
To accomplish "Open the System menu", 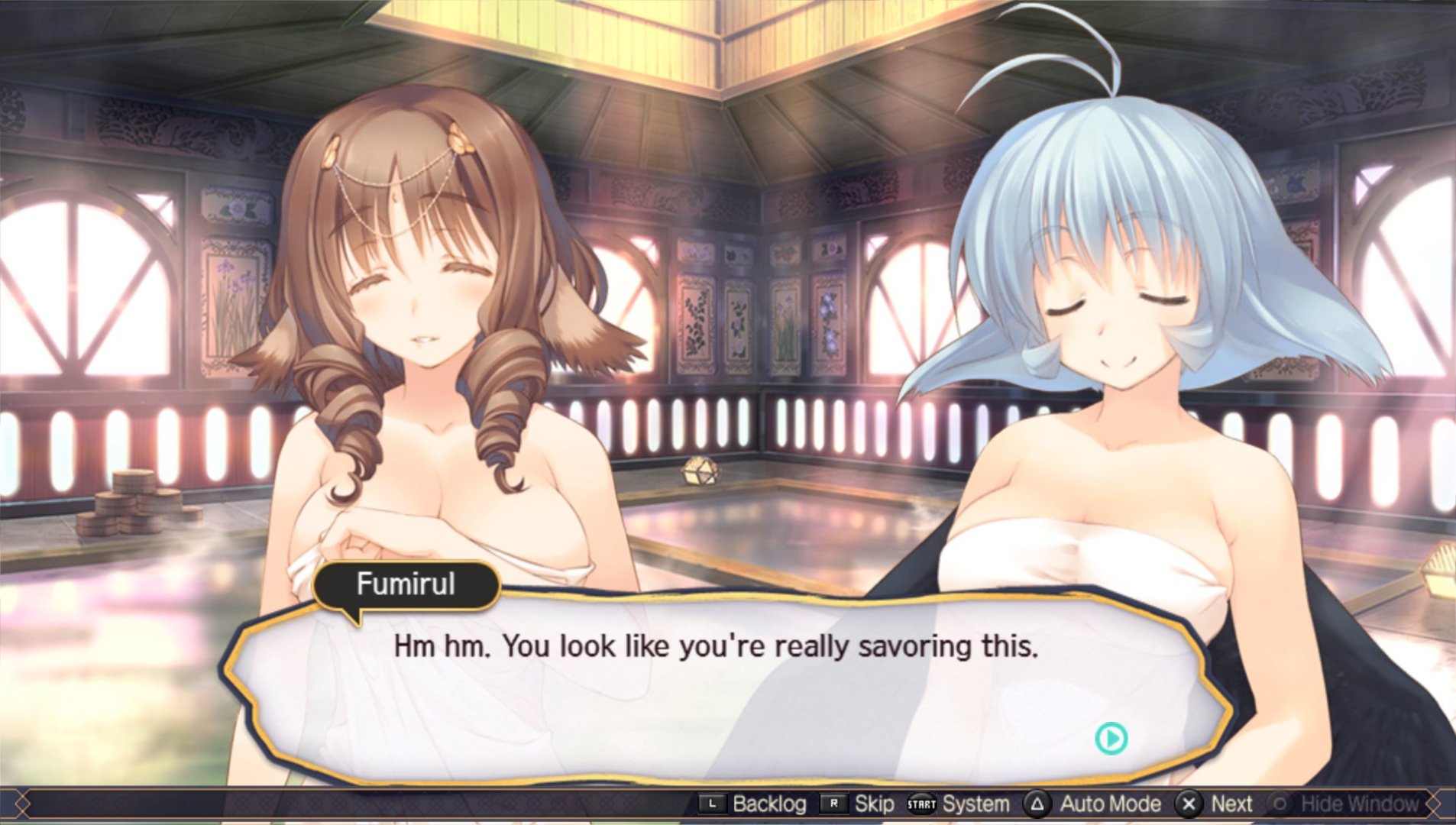I will click(959, 804).
